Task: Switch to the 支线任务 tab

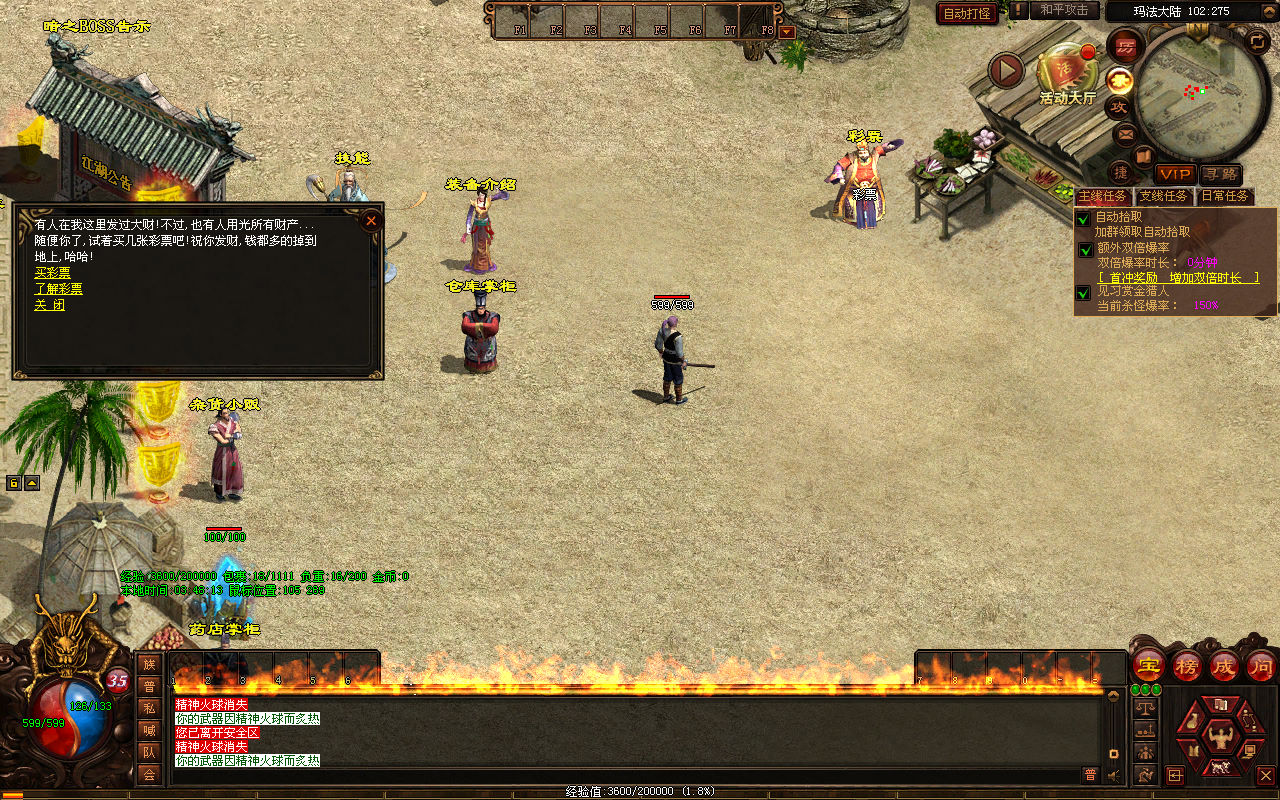Action: (1164, 196)
